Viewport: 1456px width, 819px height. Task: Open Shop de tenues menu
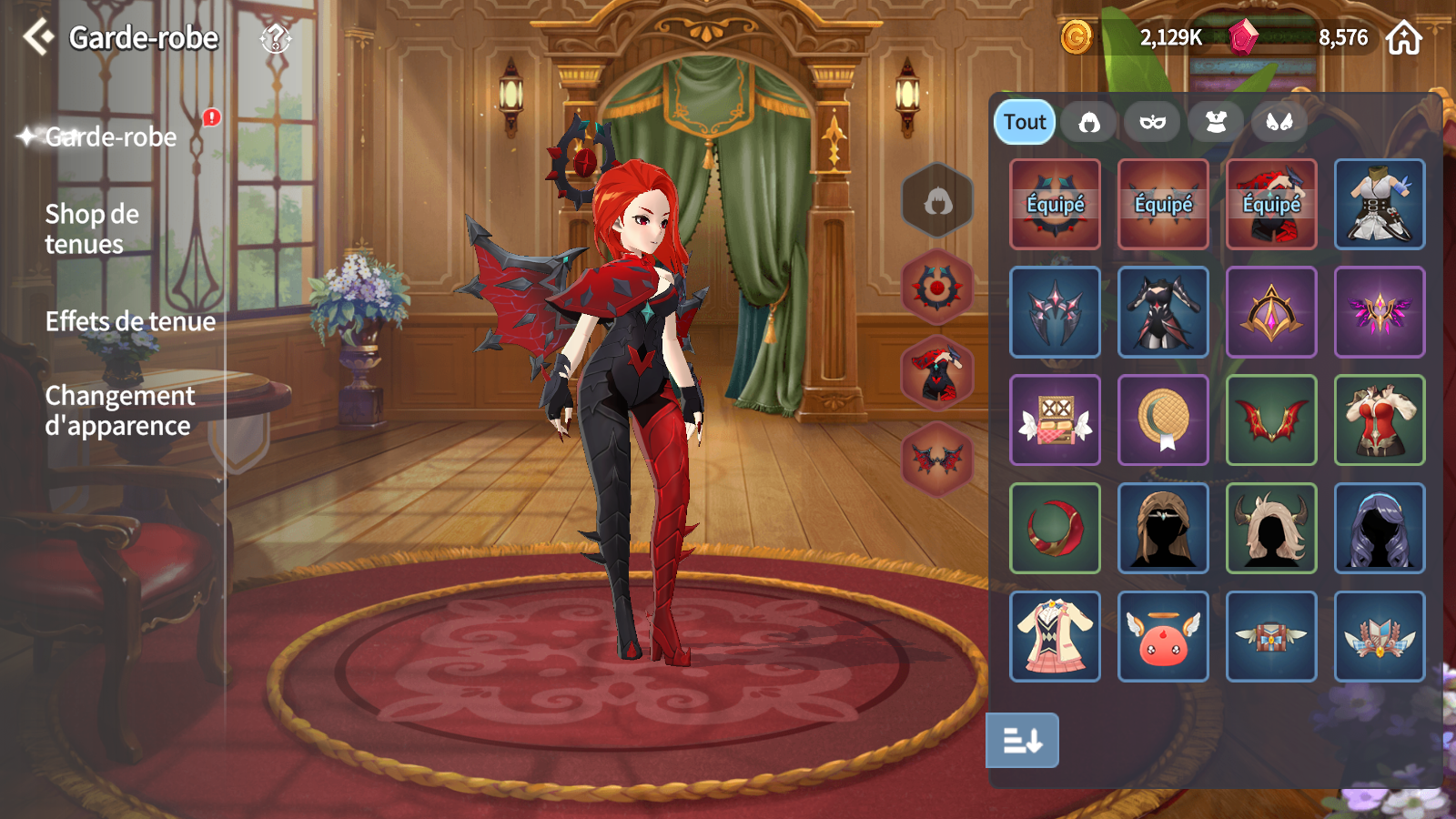click(92, 229)
